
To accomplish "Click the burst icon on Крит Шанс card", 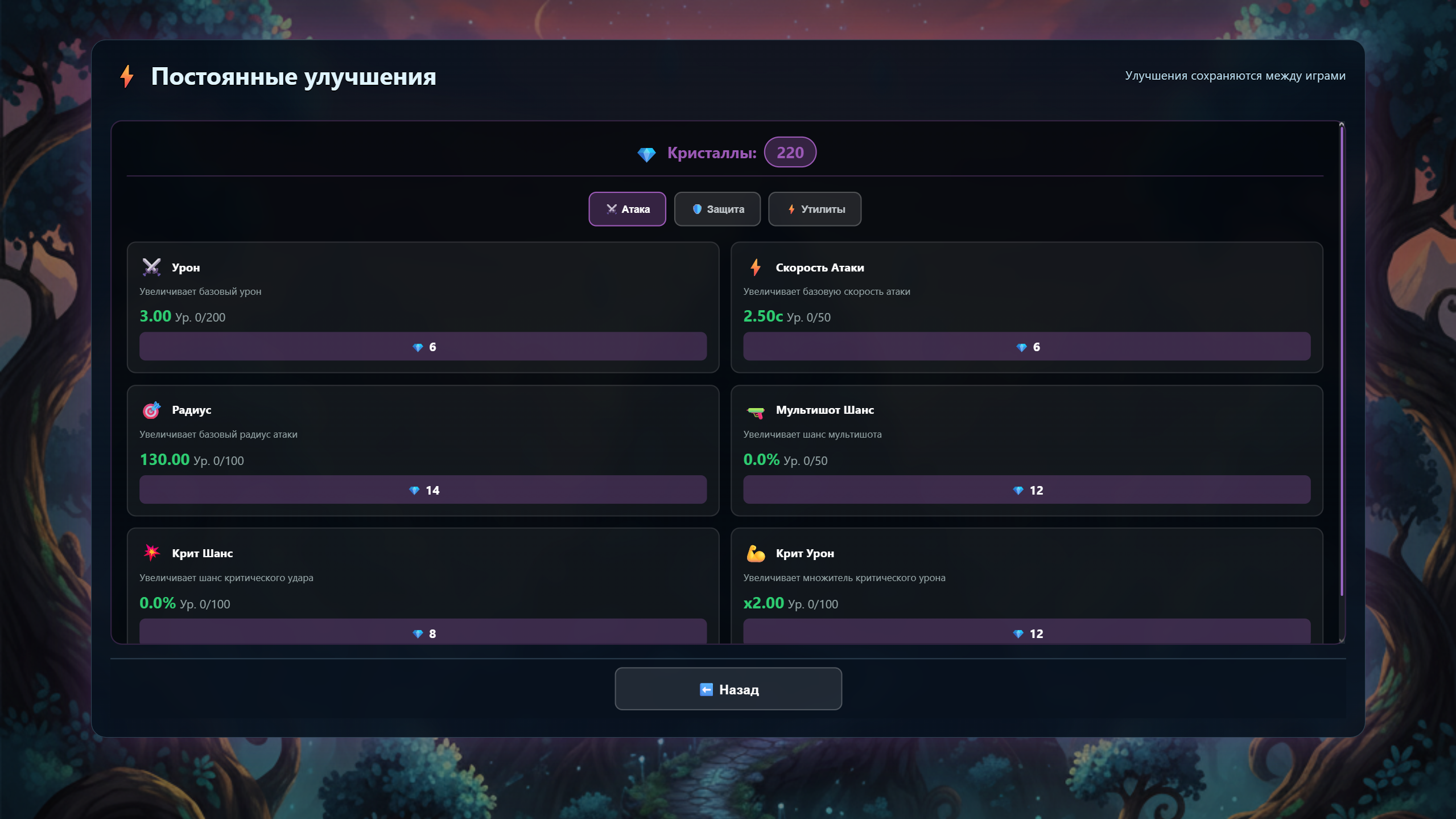I will pos(151,553).
